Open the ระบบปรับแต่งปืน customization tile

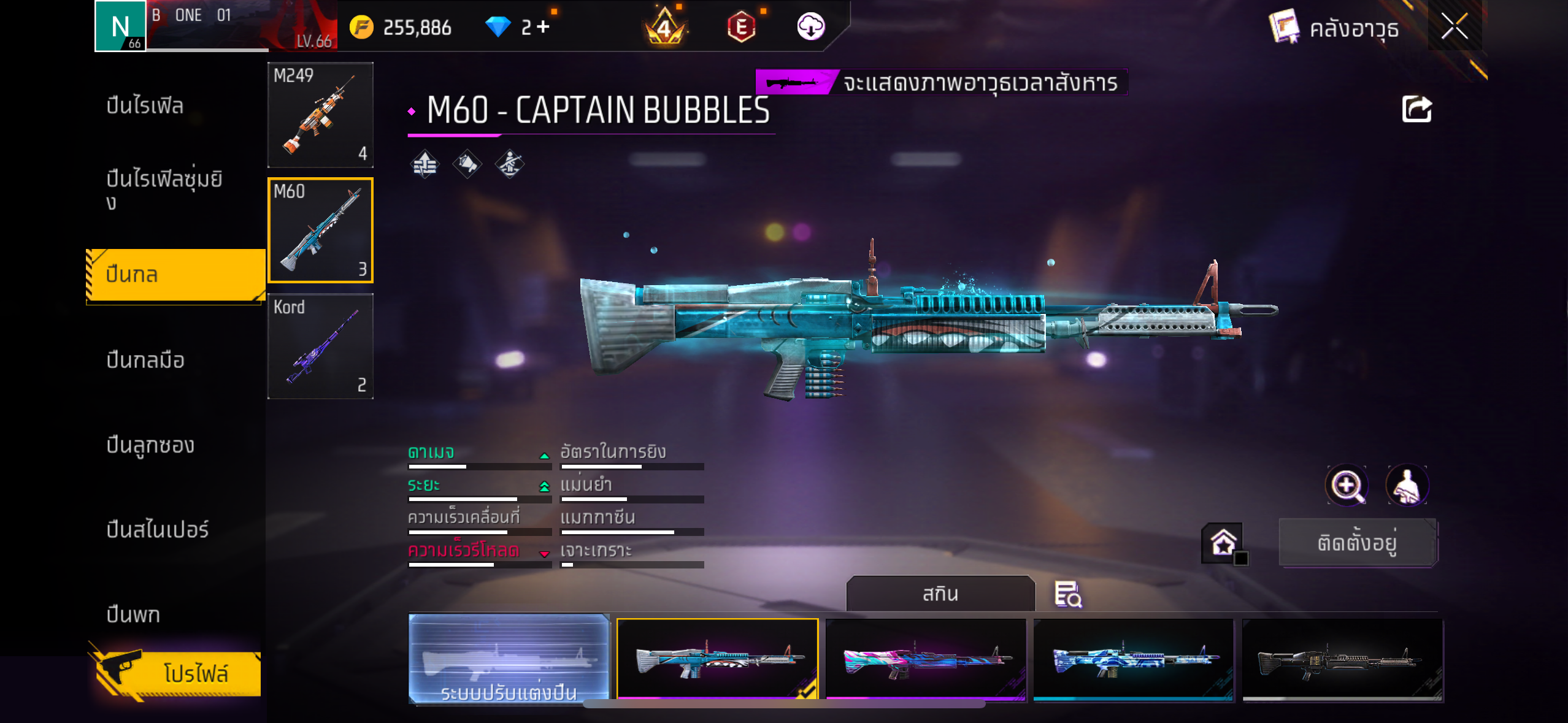[509, 659]
